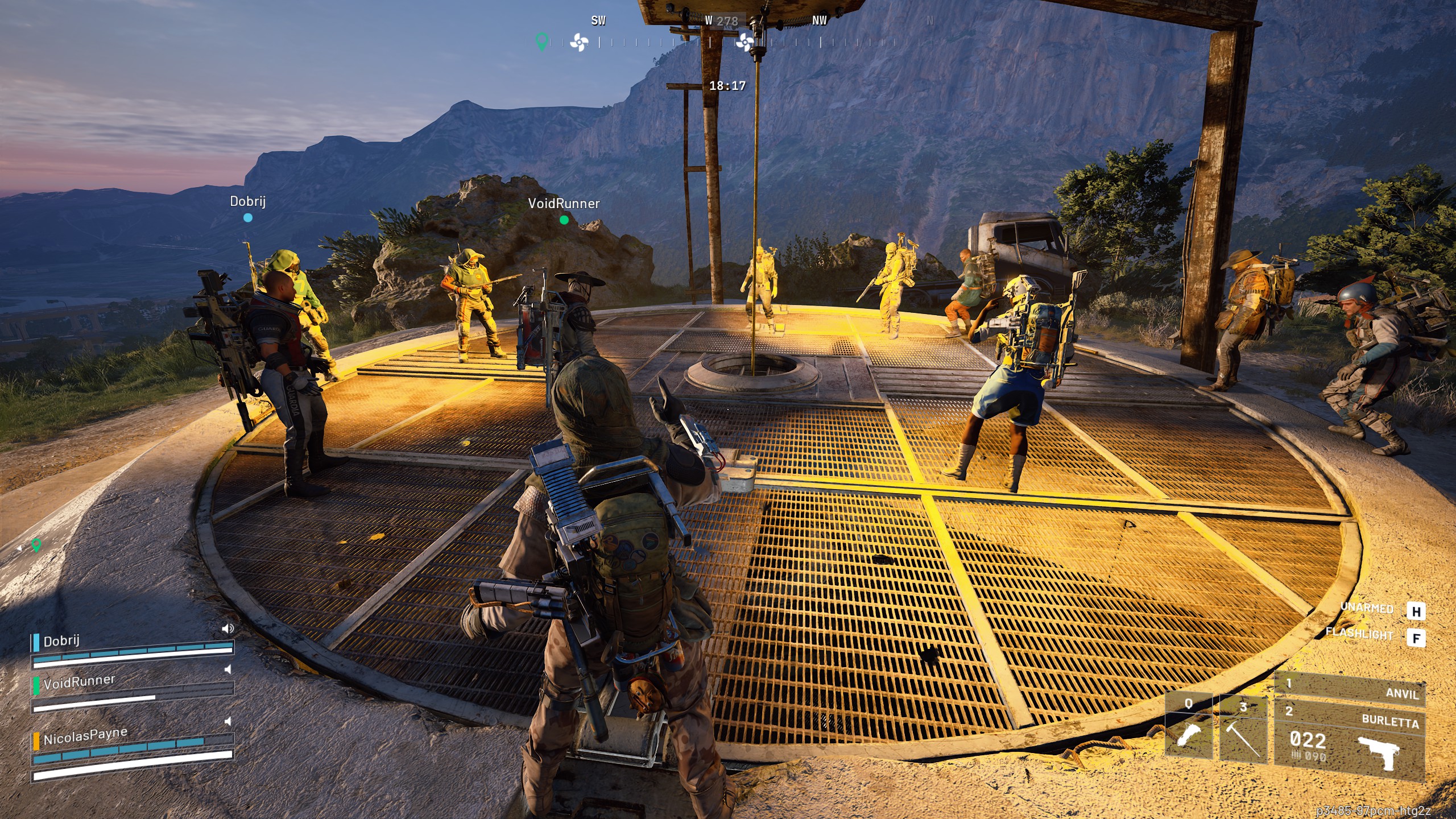Toggle Dobrij's active voice speaker icon
Viewport: 1456px width, 819px height.
(x=227, y=628)
